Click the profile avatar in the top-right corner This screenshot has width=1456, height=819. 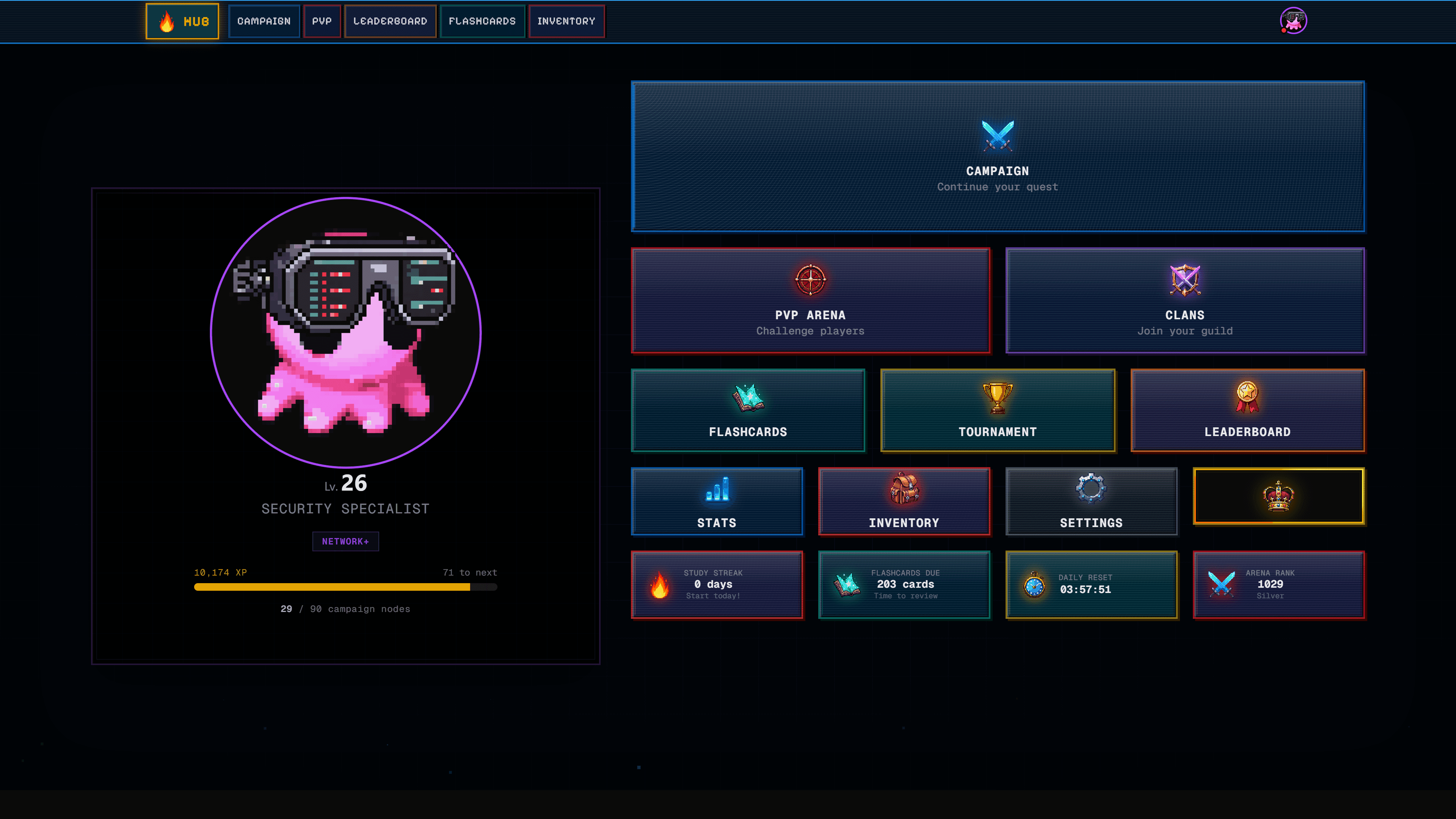pyautogui.click(x=1293, y=21)
